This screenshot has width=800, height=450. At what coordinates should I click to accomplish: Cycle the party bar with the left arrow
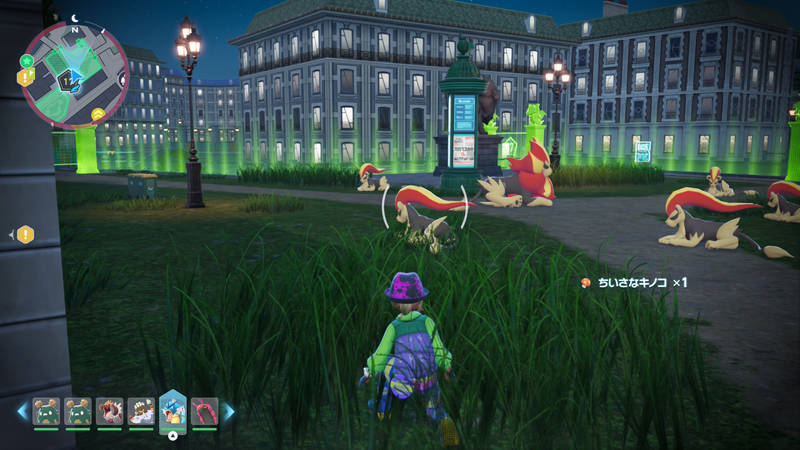coord(21,411)
